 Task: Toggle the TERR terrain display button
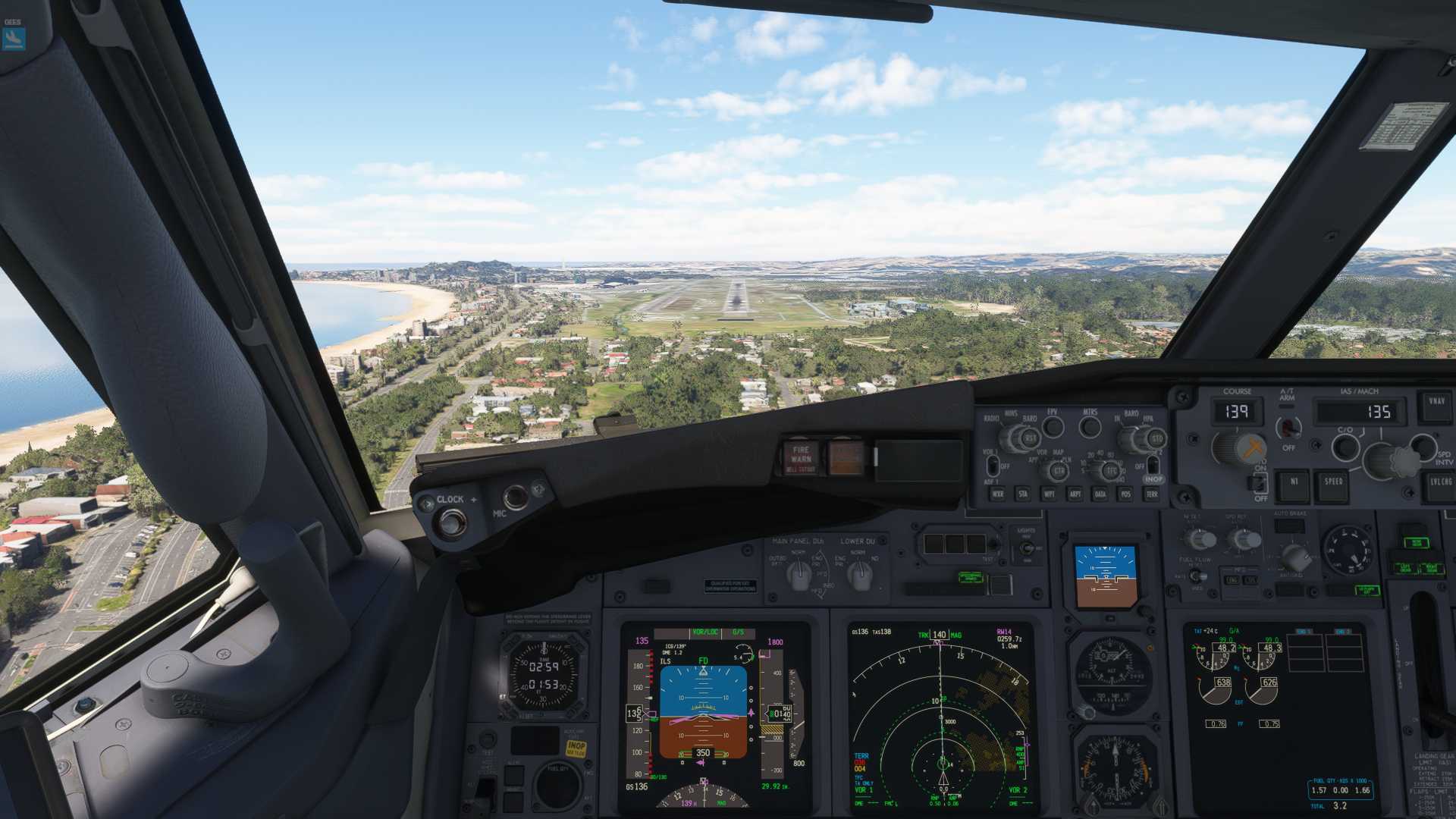[x=1152, y=494]
